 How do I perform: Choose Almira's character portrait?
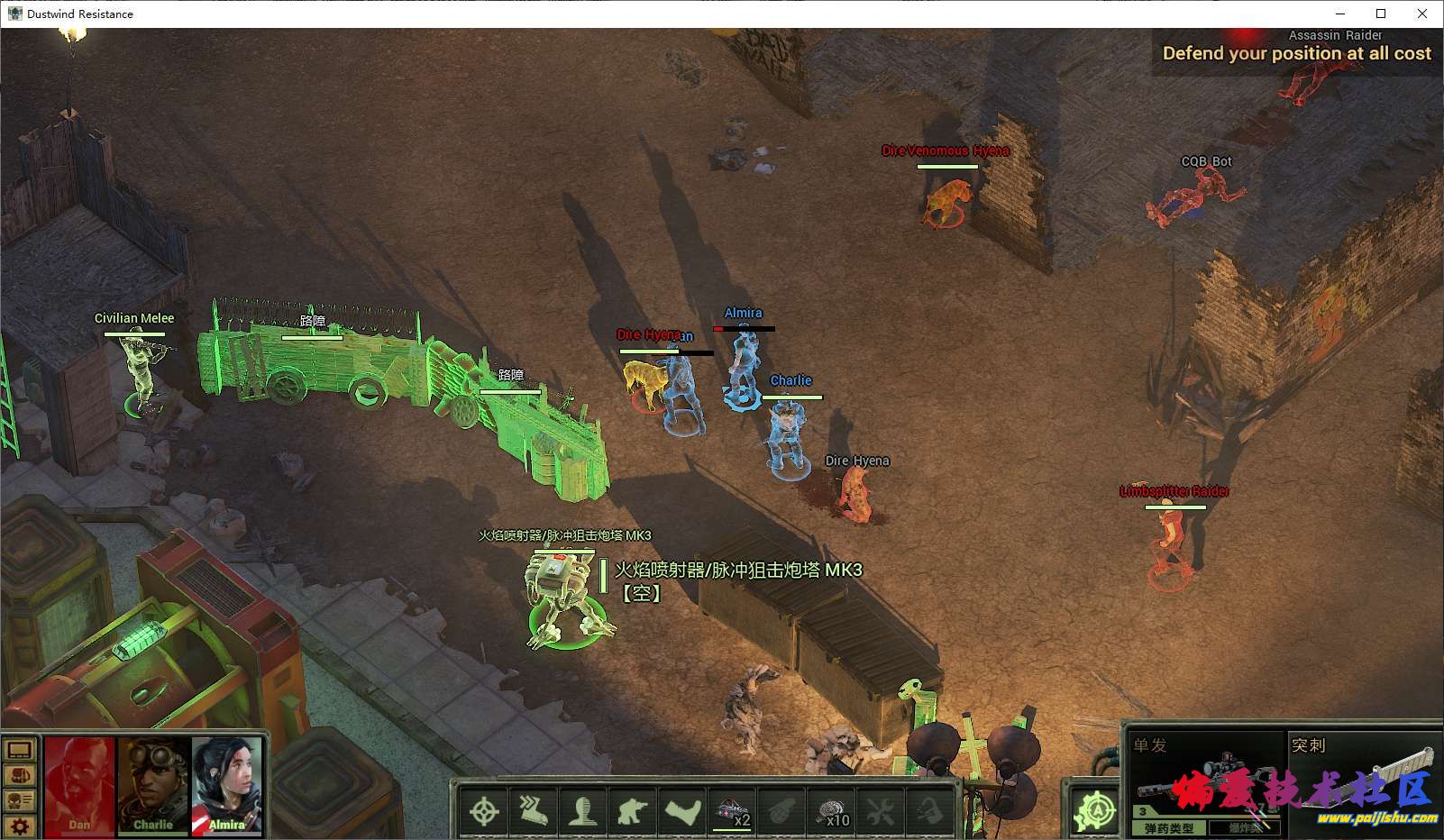[x=226, y=786]
